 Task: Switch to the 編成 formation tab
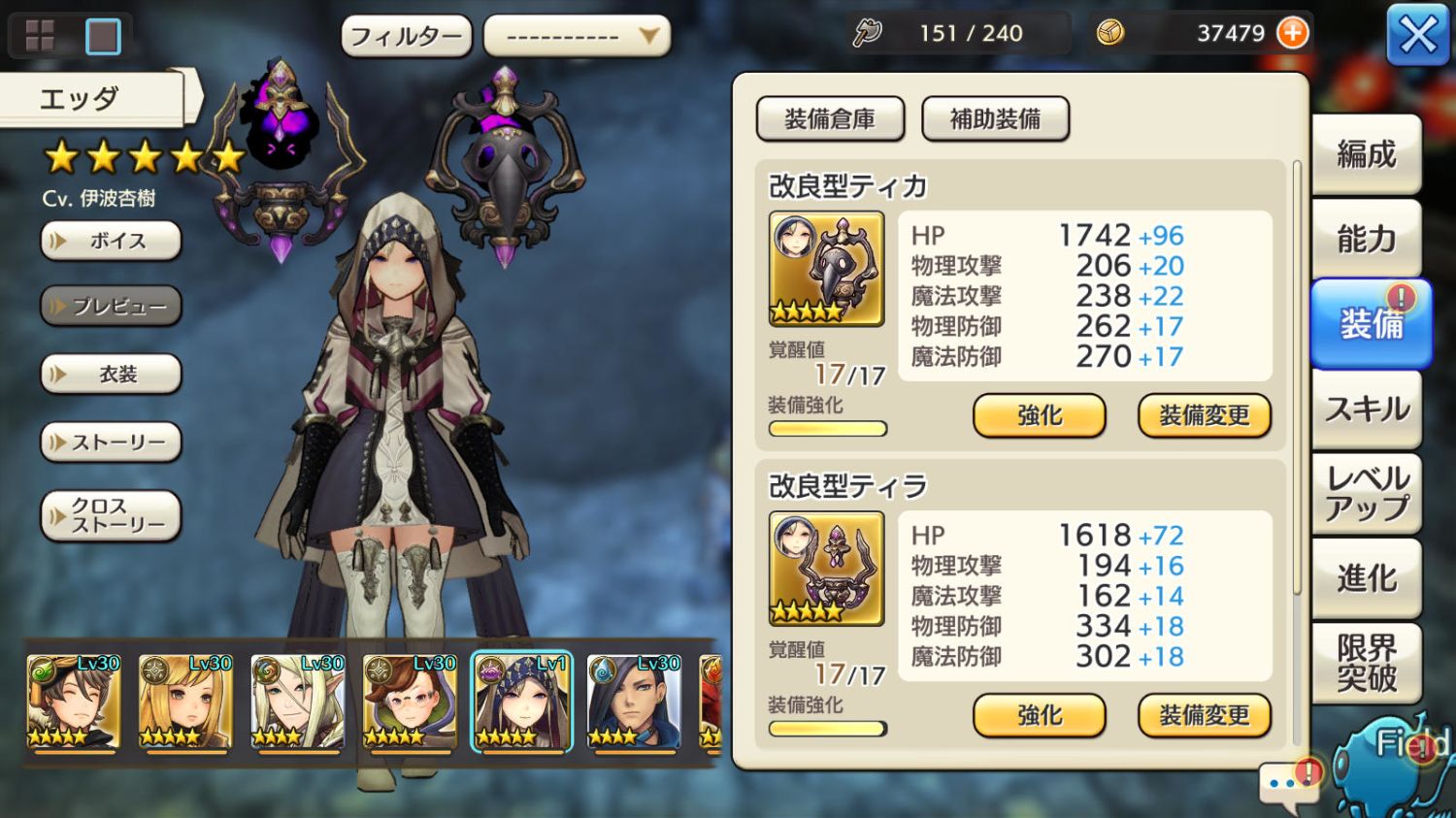pyautogui.click(x=1366, y=154)
